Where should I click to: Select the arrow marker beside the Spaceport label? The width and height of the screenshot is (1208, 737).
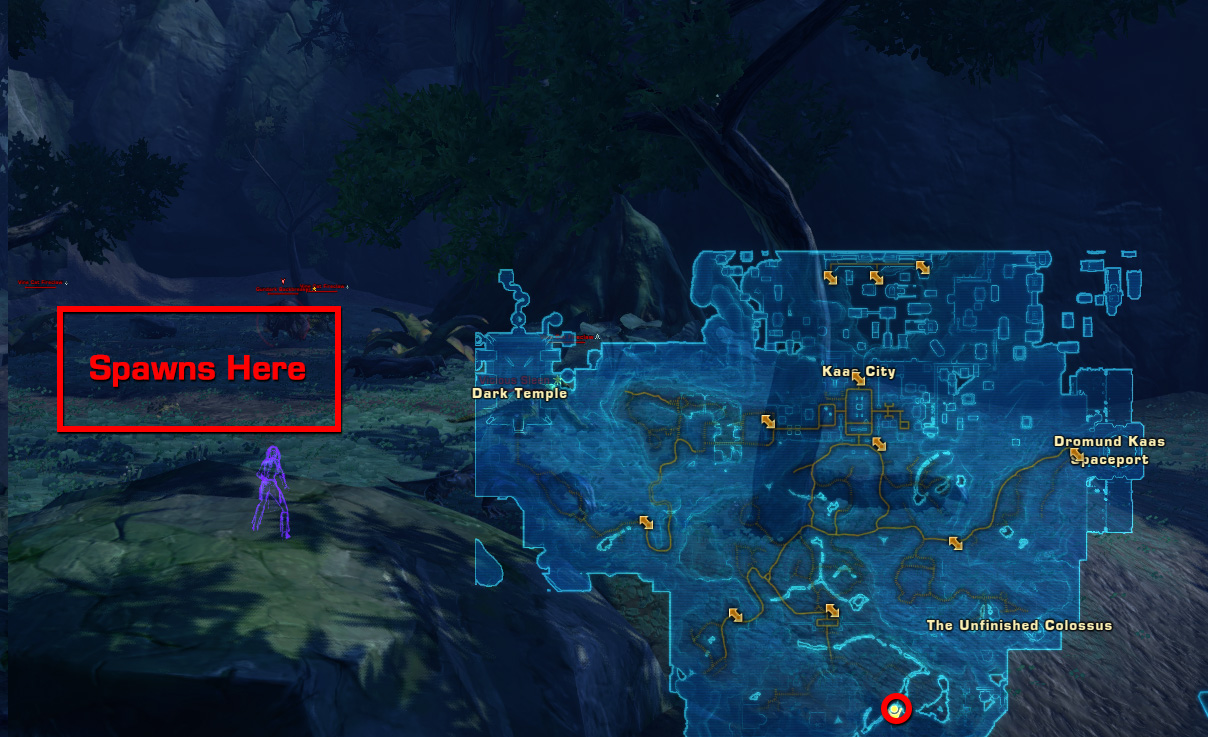tap(1076, 456)
